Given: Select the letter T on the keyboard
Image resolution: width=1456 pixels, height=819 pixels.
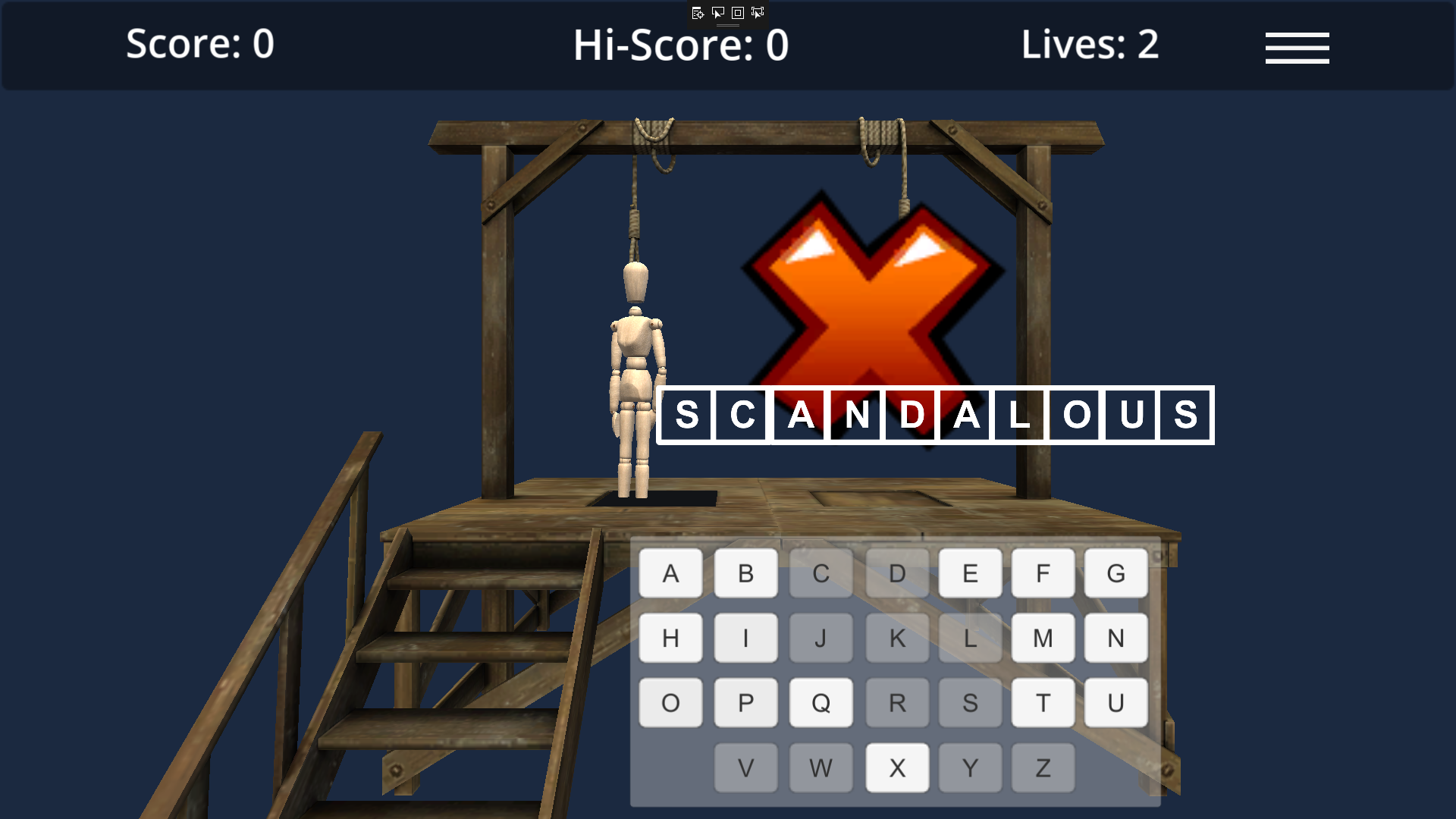Looking at the screenshot, I should tap(1043, 702).
